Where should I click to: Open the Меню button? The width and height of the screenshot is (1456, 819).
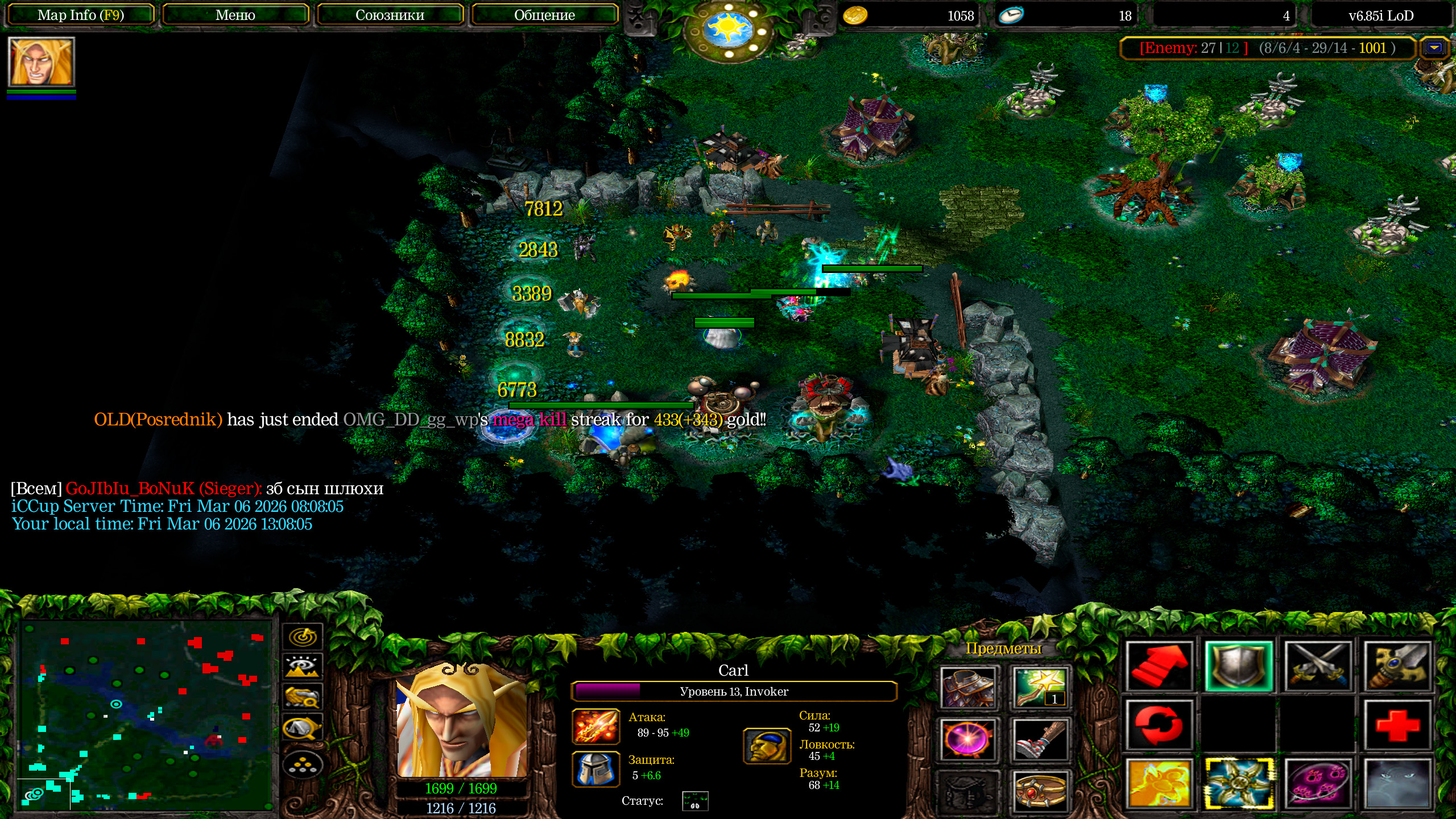tap(235, 15)
